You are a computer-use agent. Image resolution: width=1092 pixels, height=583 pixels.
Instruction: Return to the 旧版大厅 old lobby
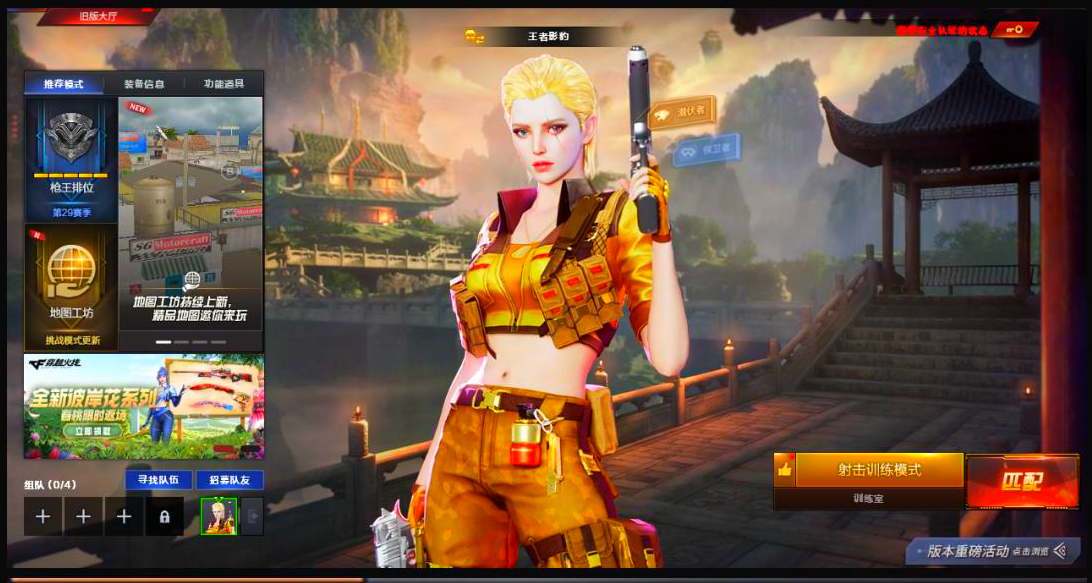[x=98, y=16]
